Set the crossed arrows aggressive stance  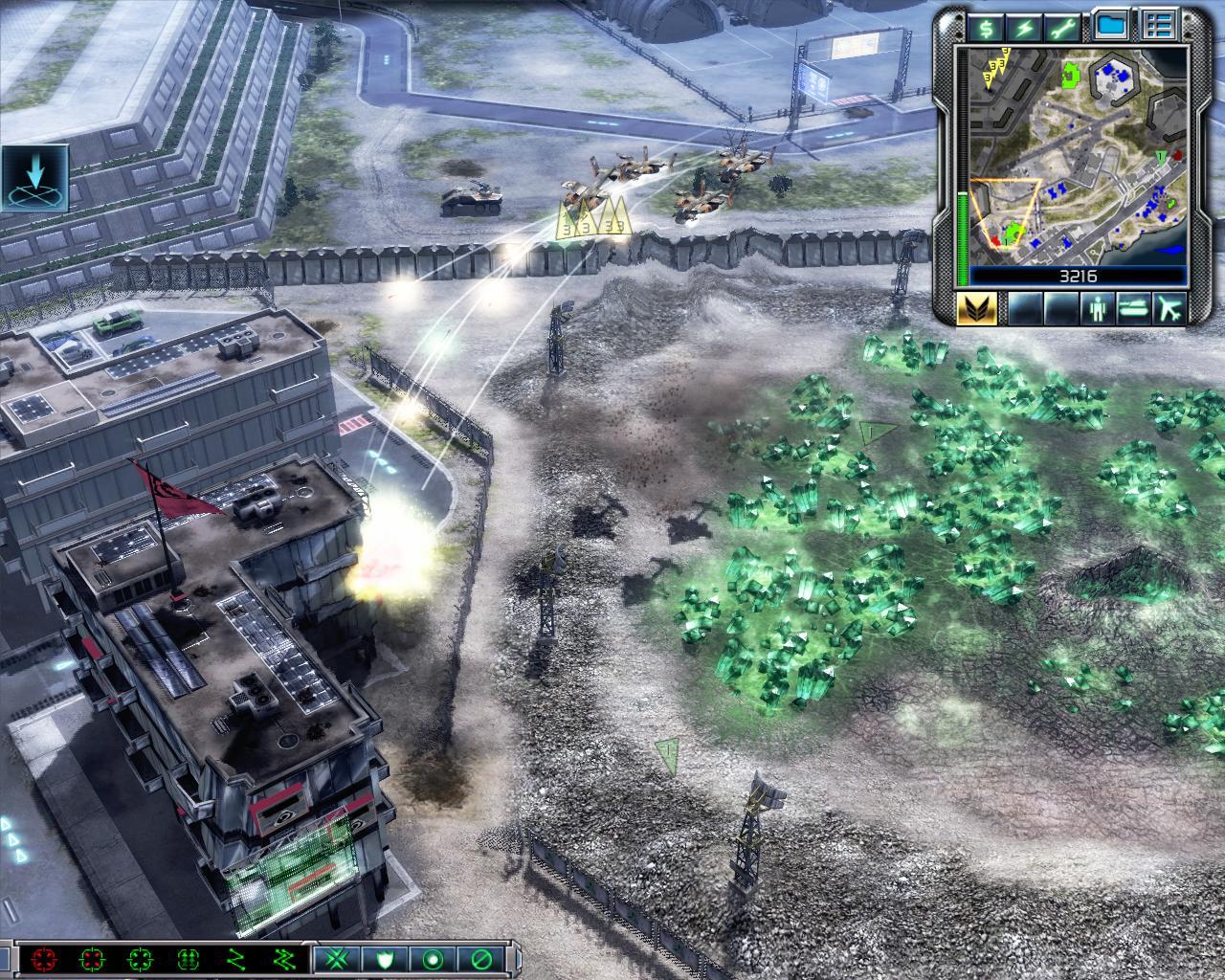click(338, 959)
